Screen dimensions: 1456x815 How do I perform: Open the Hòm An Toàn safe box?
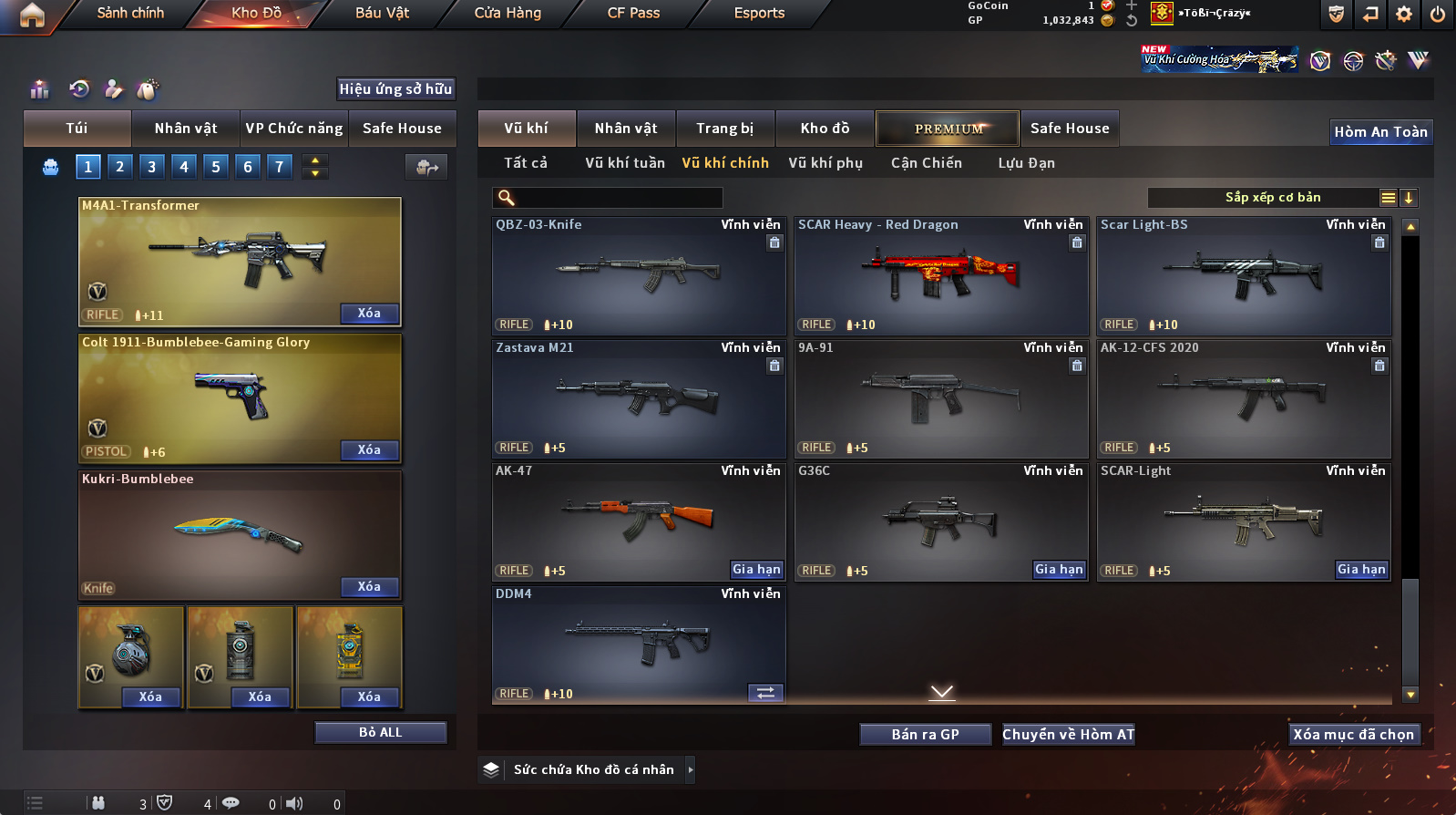(1380, 132)
